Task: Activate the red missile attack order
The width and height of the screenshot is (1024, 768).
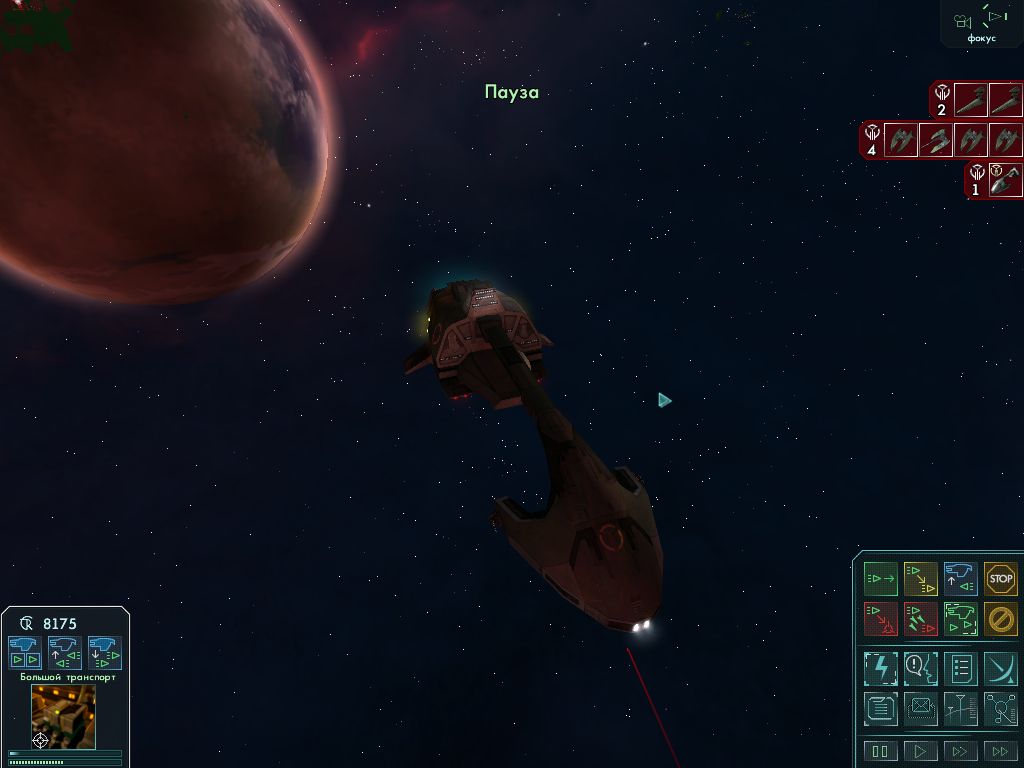Action: (x=920, y=618)
